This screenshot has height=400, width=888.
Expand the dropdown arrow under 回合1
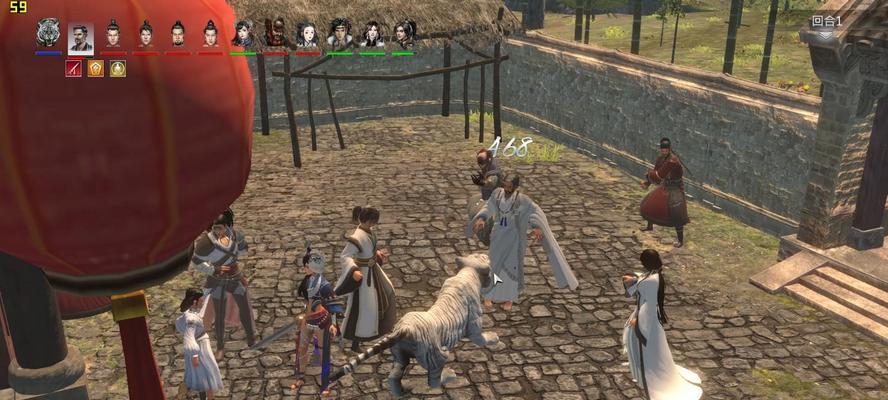tap(825, 35)
